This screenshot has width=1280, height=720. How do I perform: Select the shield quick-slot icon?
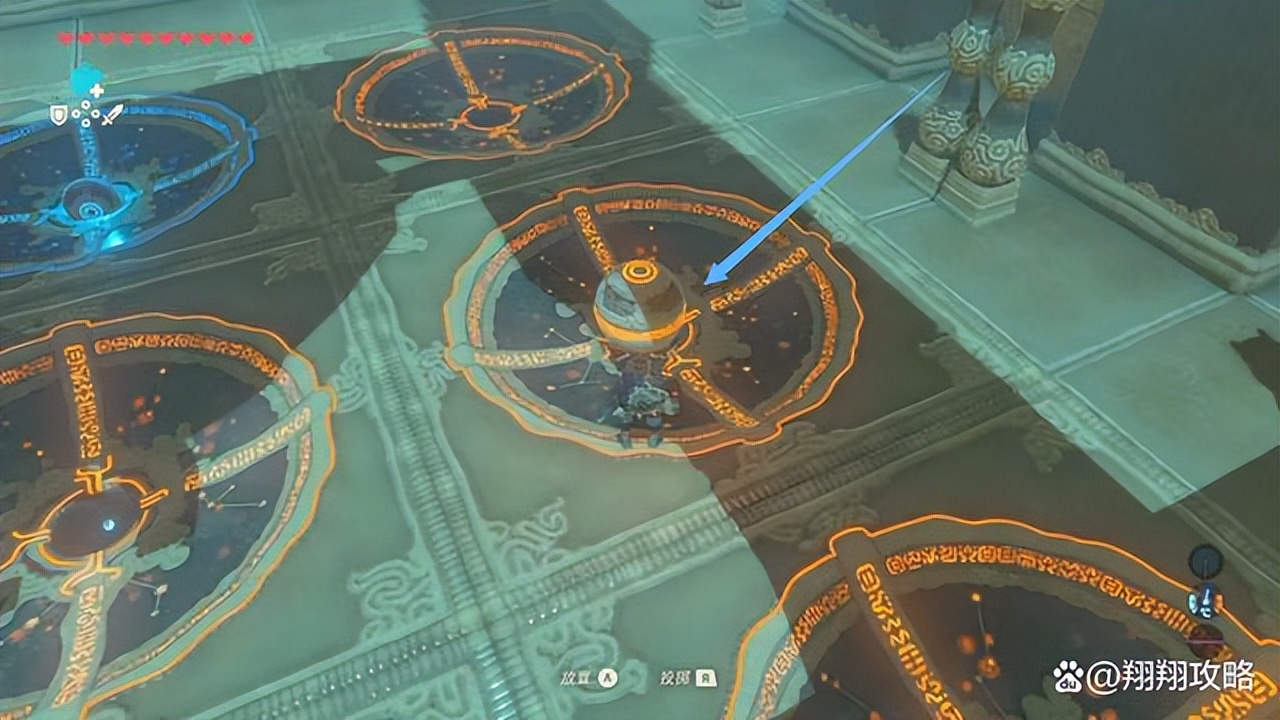pyautogui.click(x=59, y=116)
